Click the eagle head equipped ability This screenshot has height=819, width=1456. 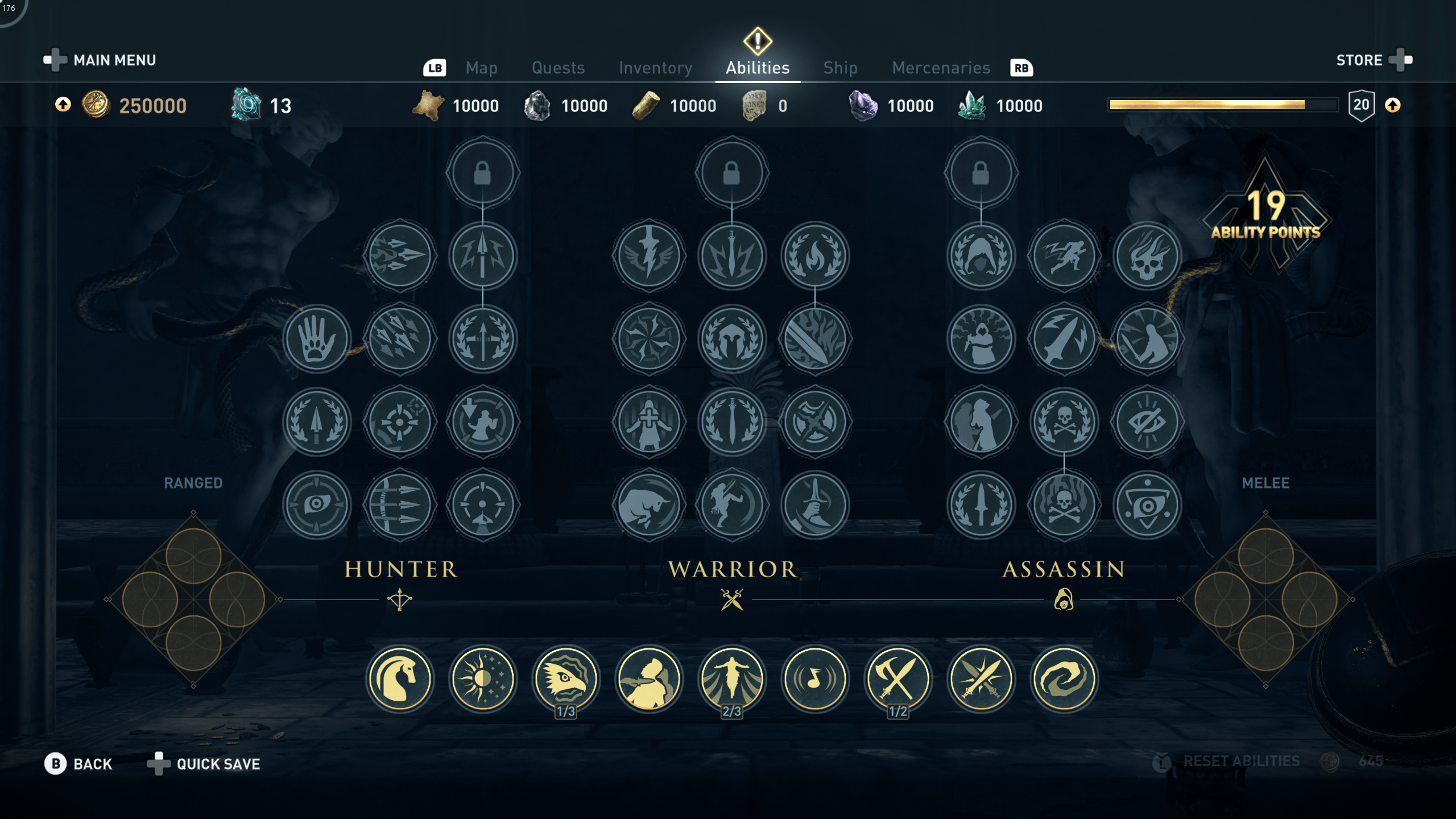coord(566,678)
